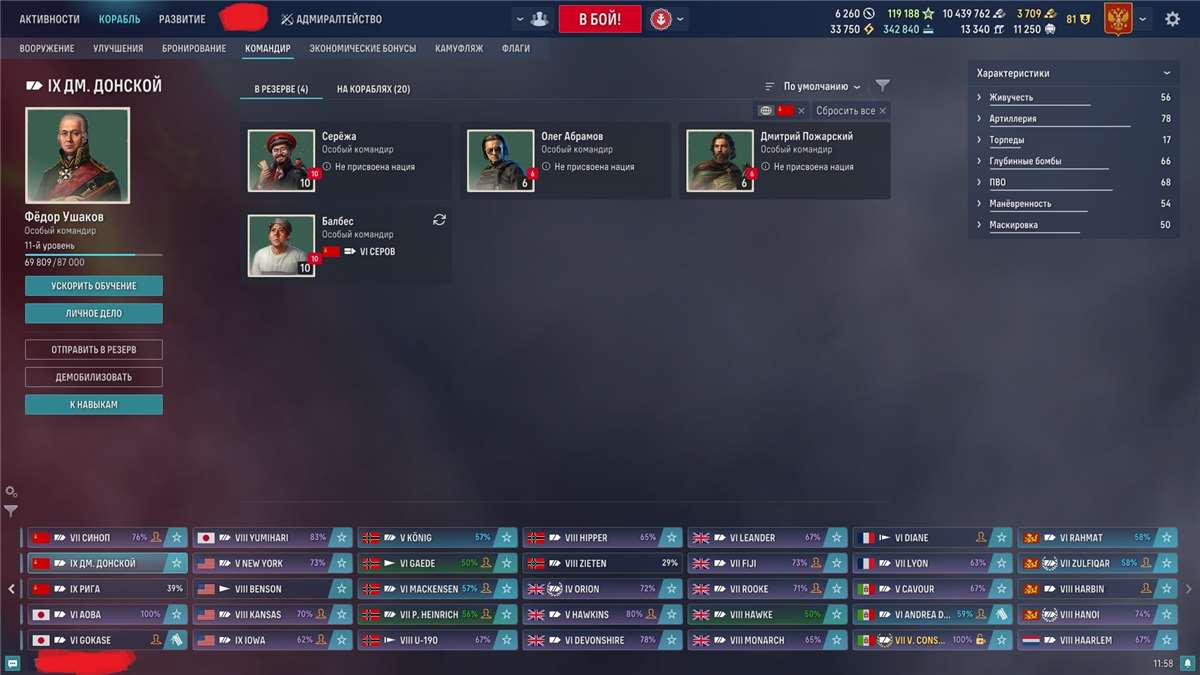
Task: Open the settings gear icon
Action: [1172, 19]
